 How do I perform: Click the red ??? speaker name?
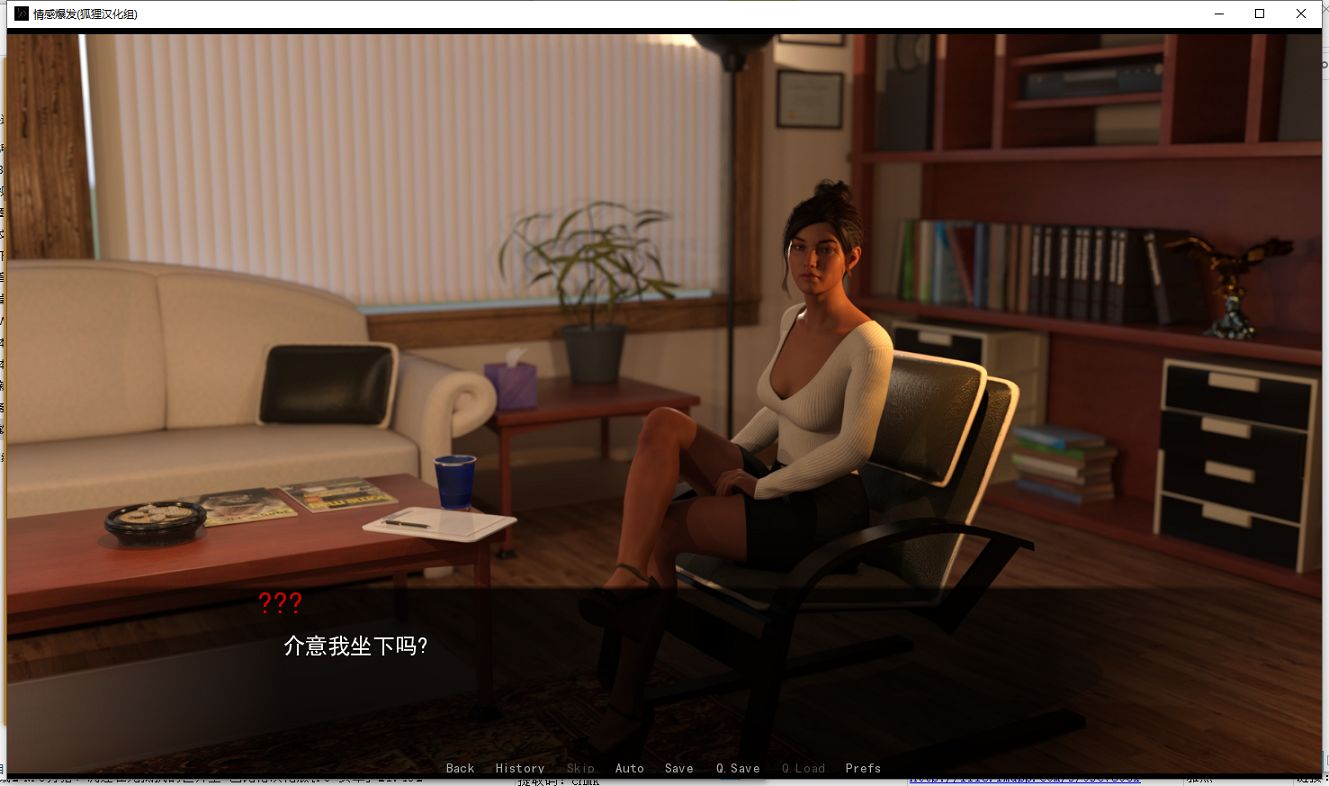tap(281, 603)
